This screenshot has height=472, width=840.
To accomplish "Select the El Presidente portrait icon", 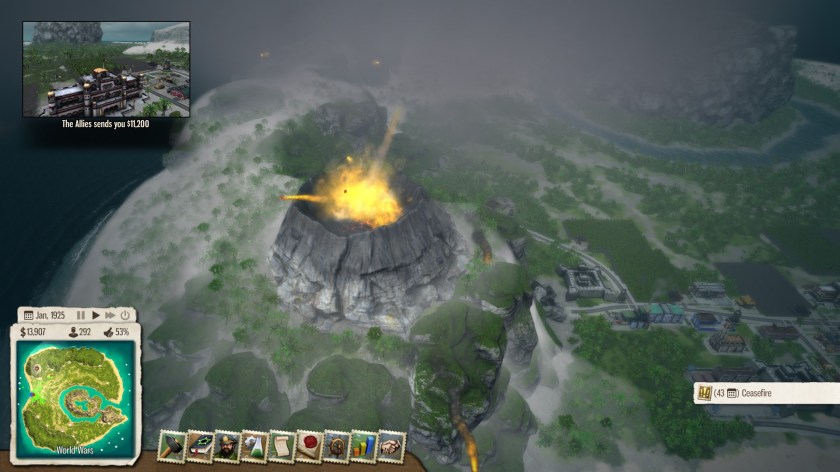I will tap(227, 446).
